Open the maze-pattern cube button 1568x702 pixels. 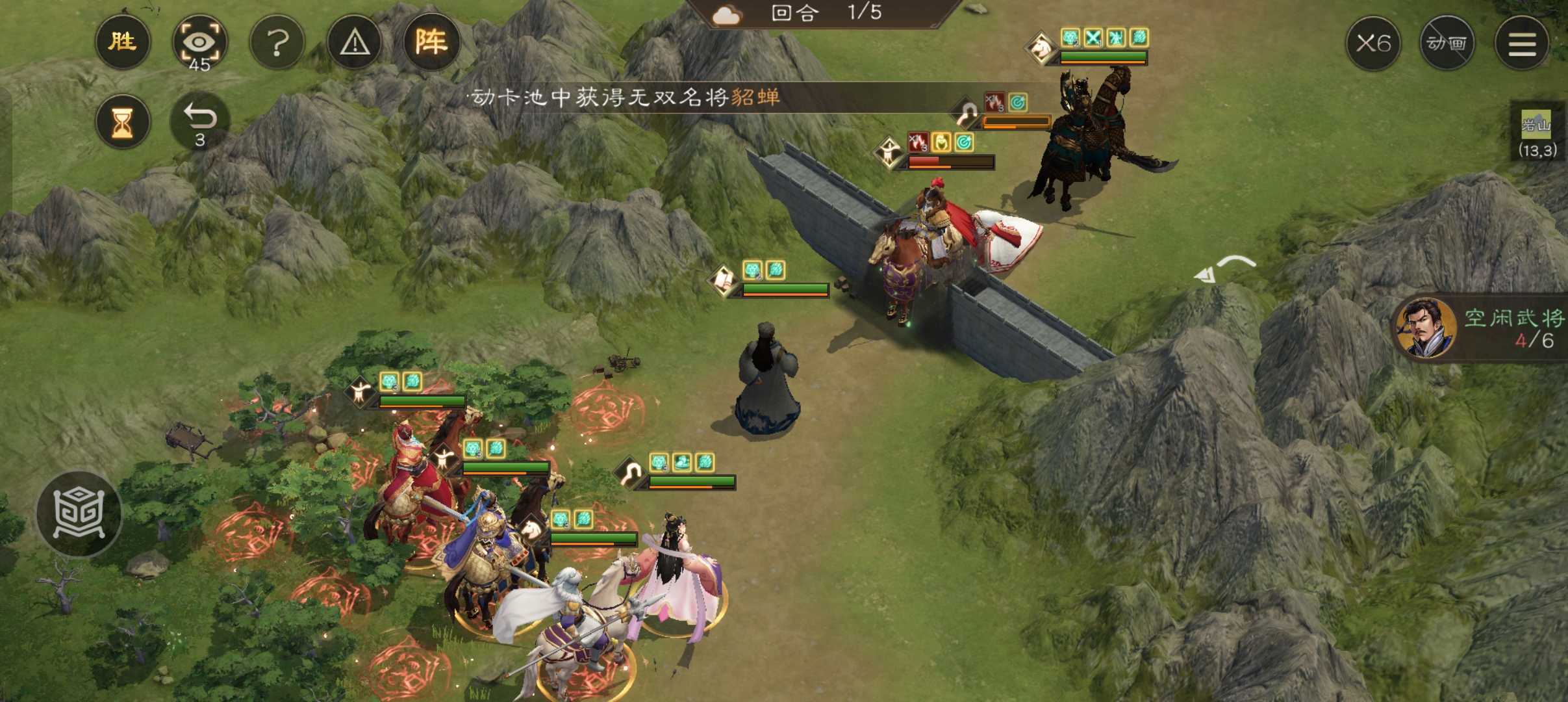point(79,513)
